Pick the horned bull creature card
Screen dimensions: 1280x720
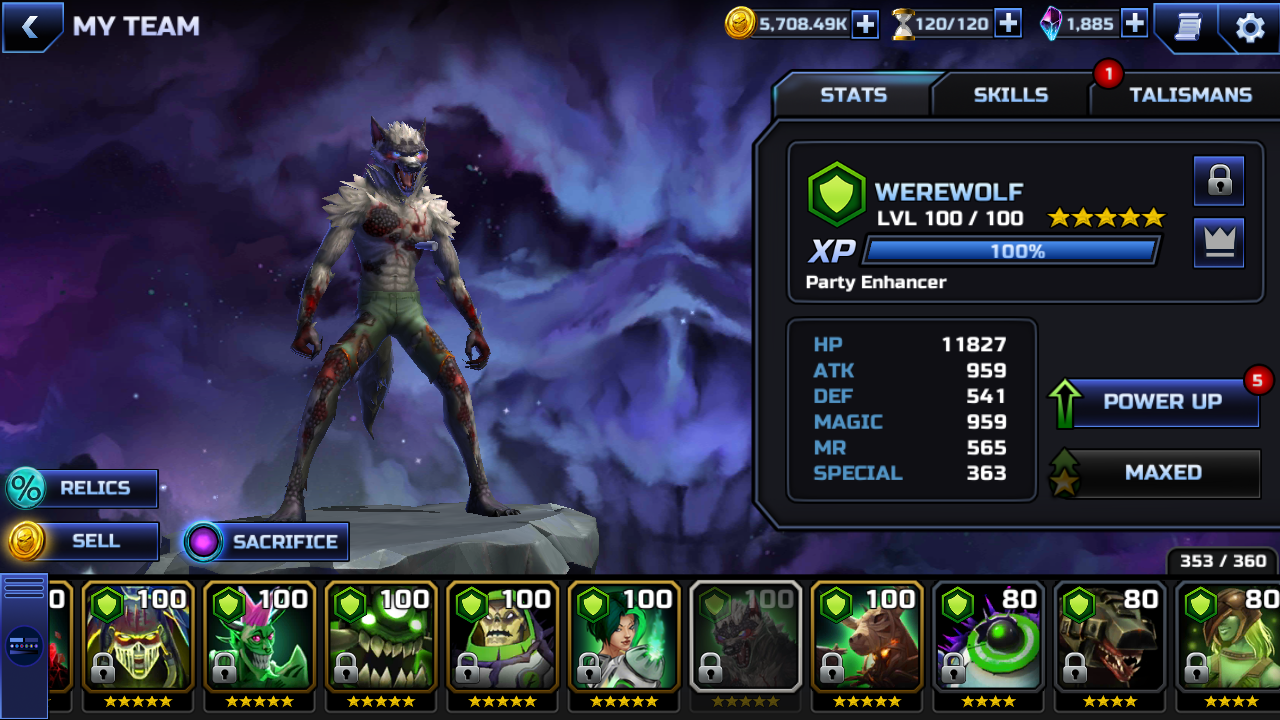pos(867,640)
